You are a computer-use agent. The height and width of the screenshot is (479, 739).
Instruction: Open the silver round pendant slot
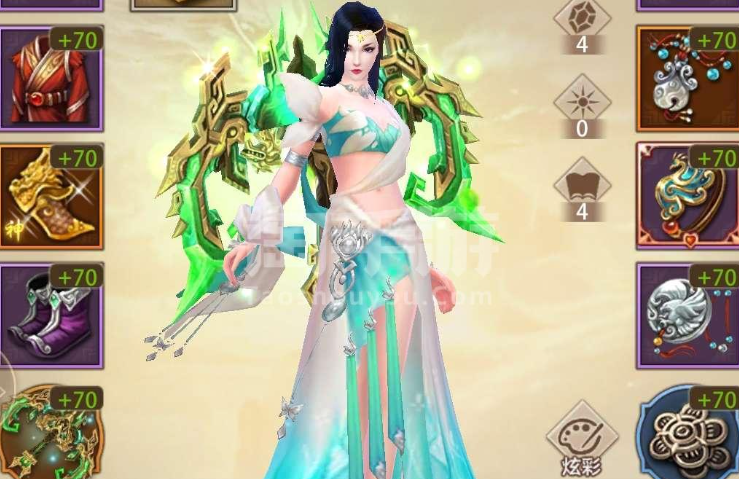pos(688,314)
